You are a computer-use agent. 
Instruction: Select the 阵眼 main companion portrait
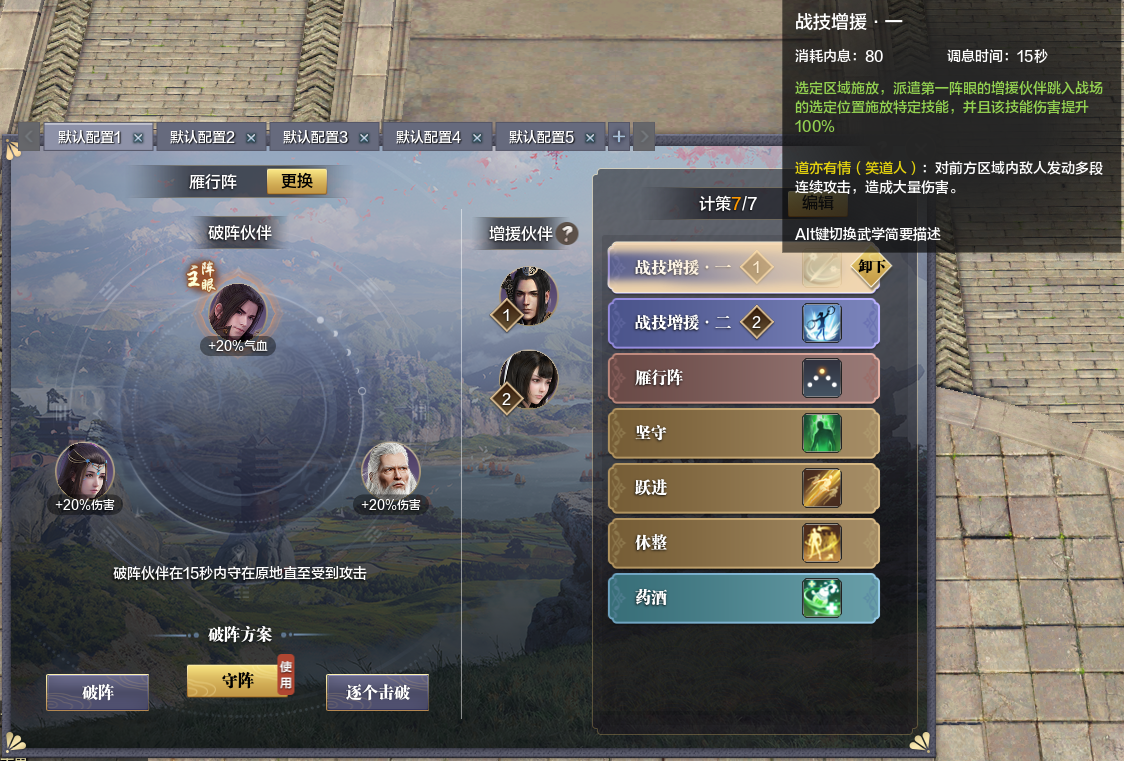[x=237, y=310]
